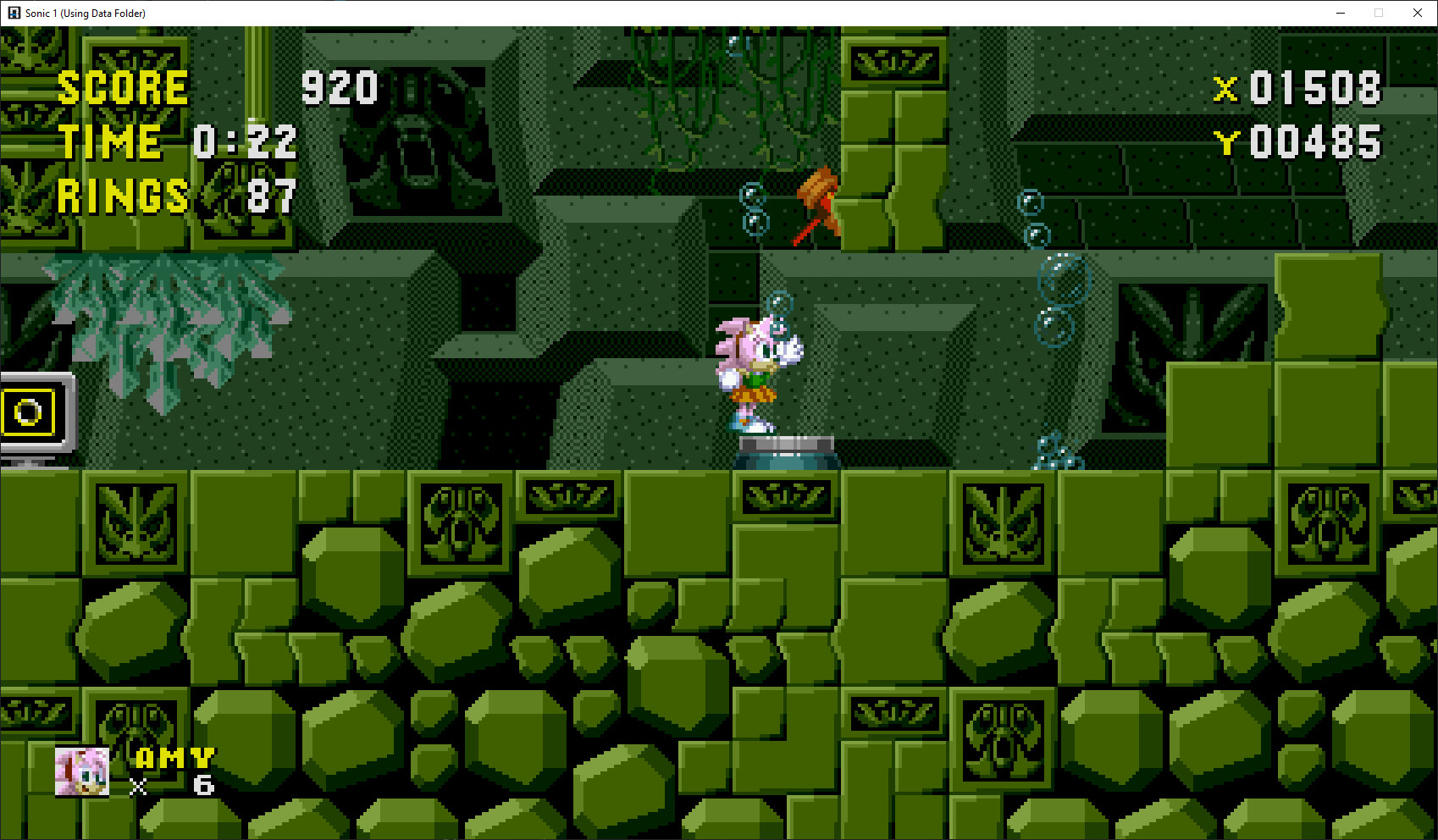The image size is (1438, 840).
Task: Click the Sonic 1 icon in the title bar
Action: 12,13
